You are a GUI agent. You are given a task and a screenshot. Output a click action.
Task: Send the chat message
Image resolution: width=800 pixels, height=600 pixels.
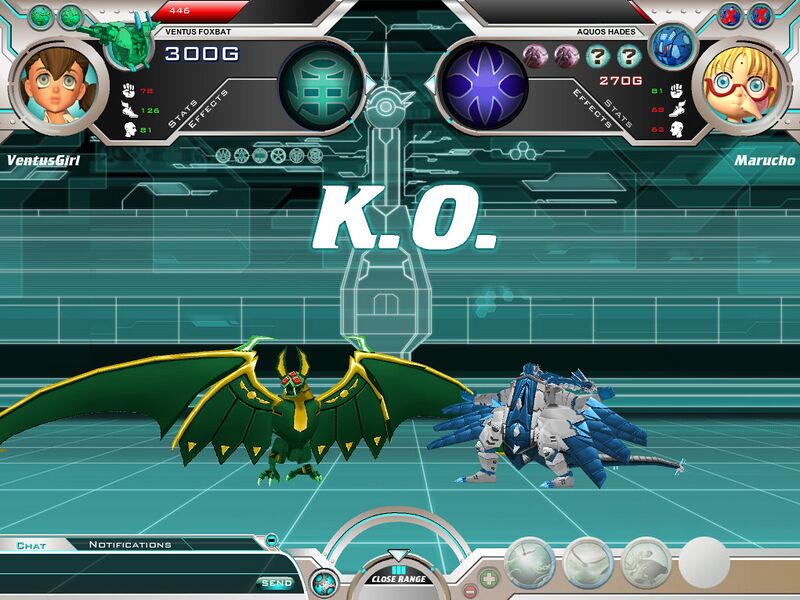(x=276, y=583)
